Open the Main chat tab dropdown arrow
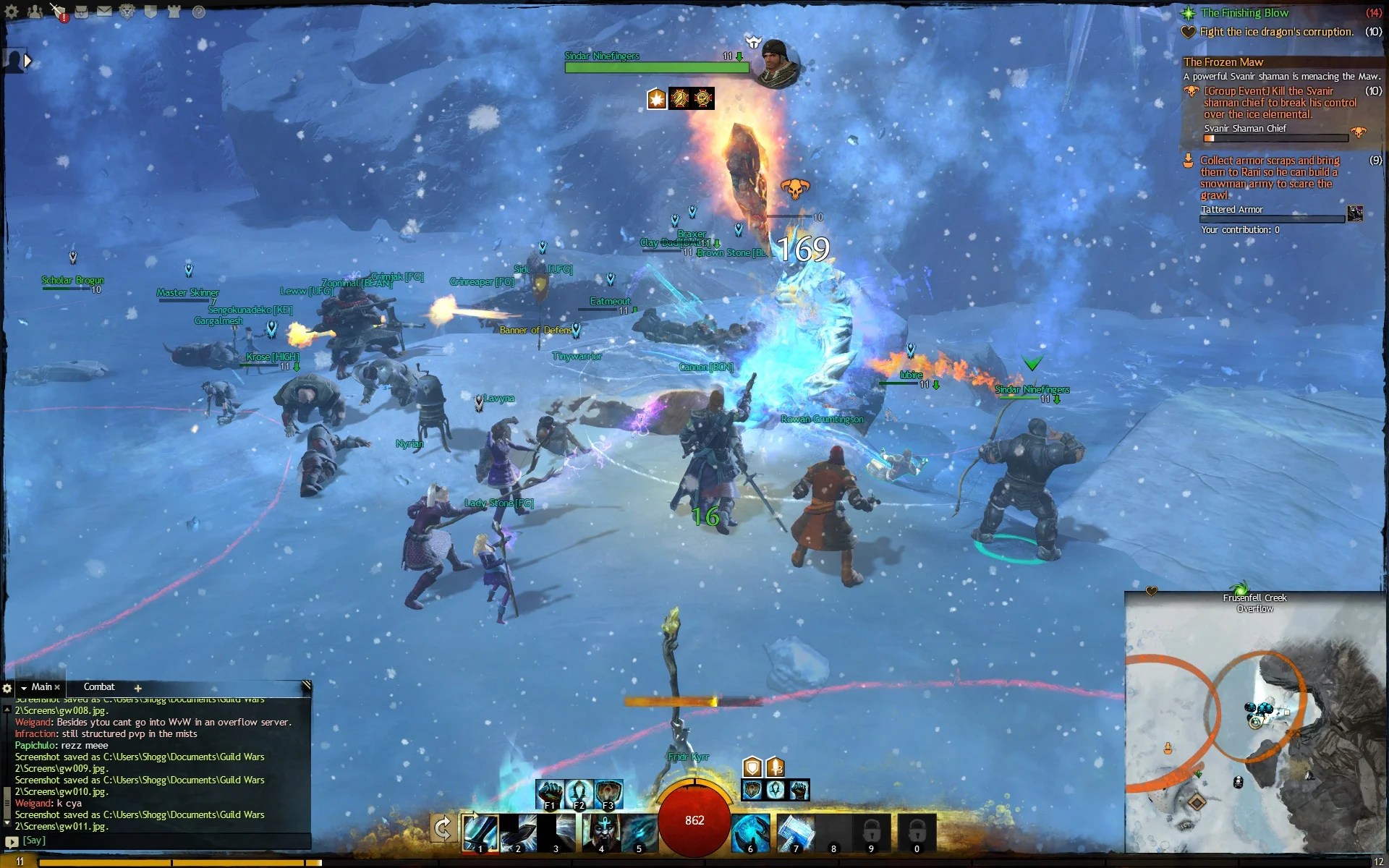Viewport: 1389px width, 868px height. pyautogui.click(x=24, y=687)
